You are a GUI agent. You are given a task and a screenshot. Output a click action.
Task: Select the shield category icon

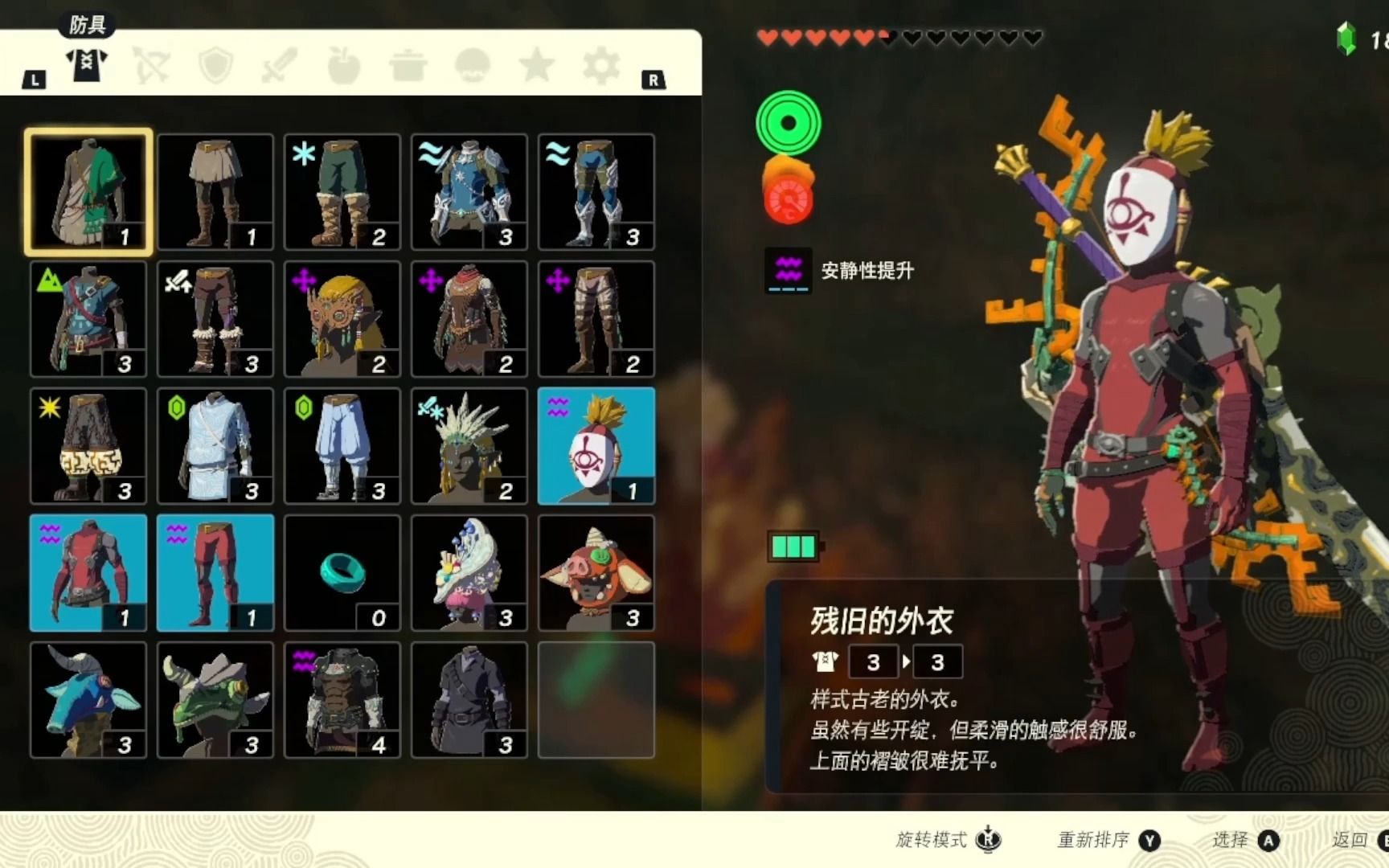(x=215, y=65)
